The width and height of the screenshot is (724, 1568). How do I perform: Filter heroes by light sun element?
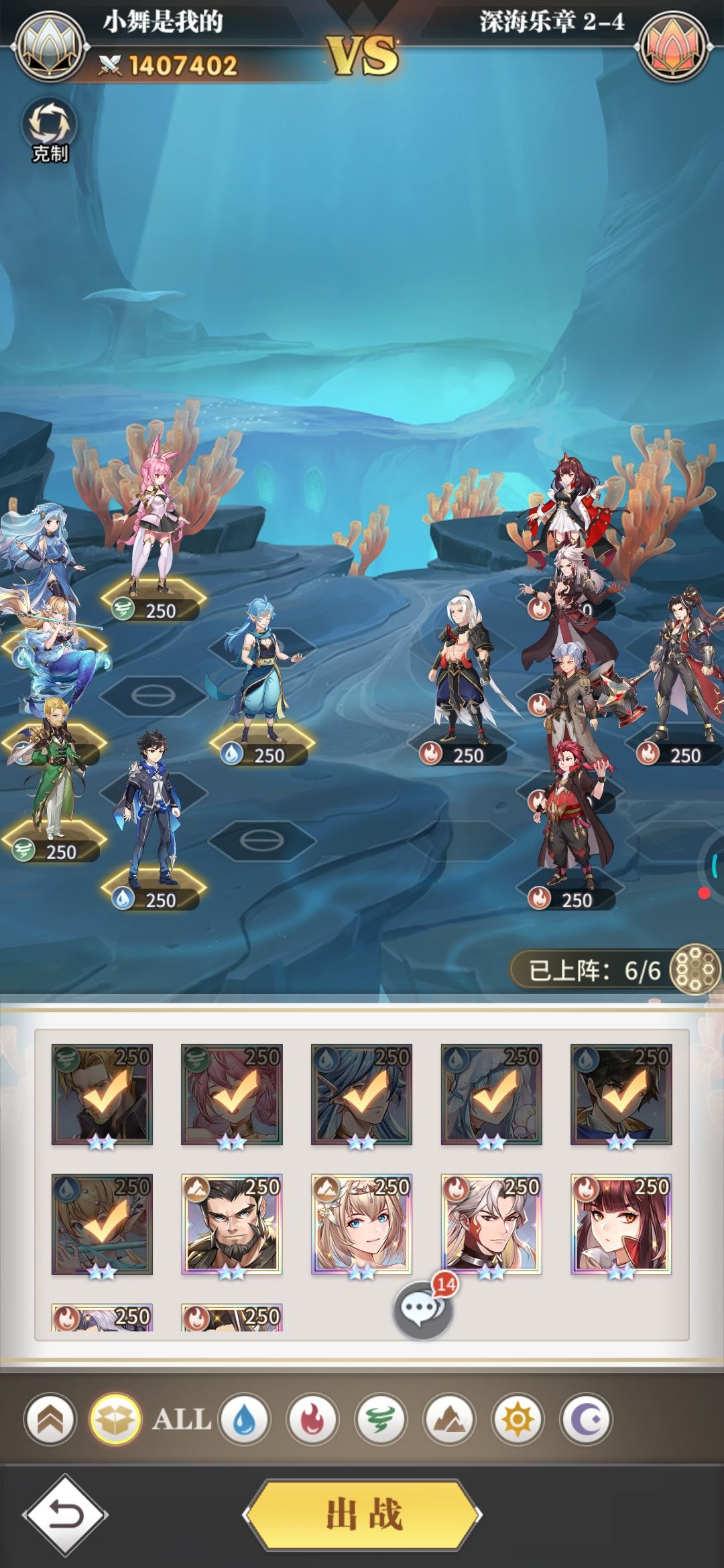click(x=518, y=1419)
